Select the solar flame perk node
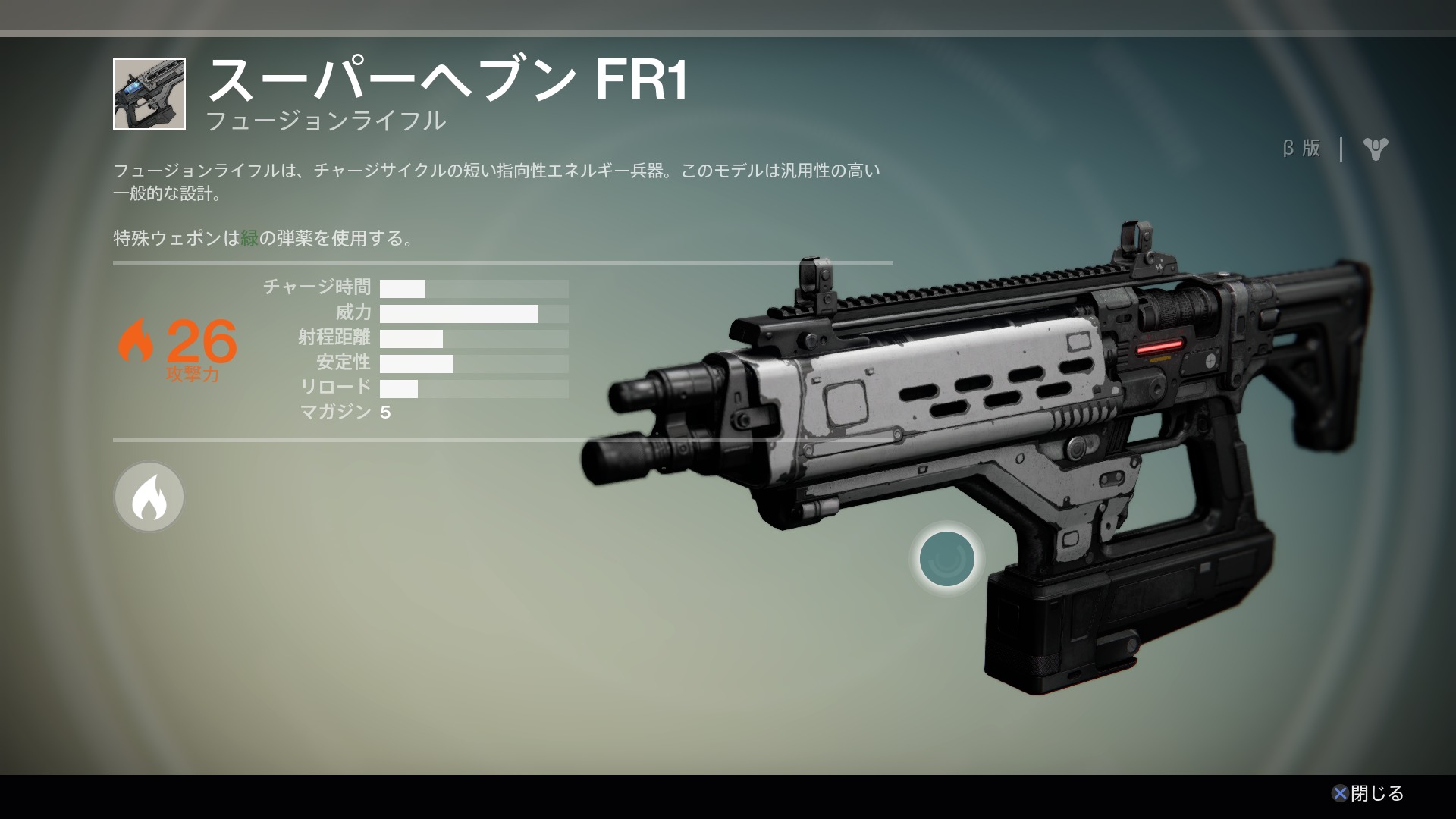Image resolution: width=1456 pixels, height=819 pixels. [x=149, y=497]
